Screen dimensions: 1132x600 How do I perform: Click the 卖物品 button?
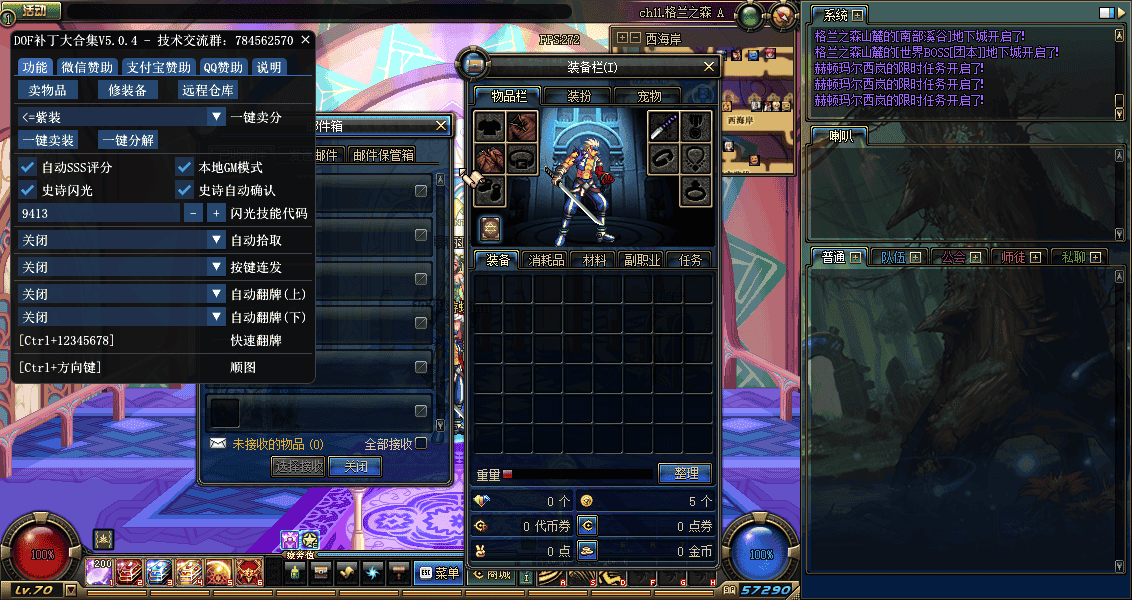pos(47,90)
